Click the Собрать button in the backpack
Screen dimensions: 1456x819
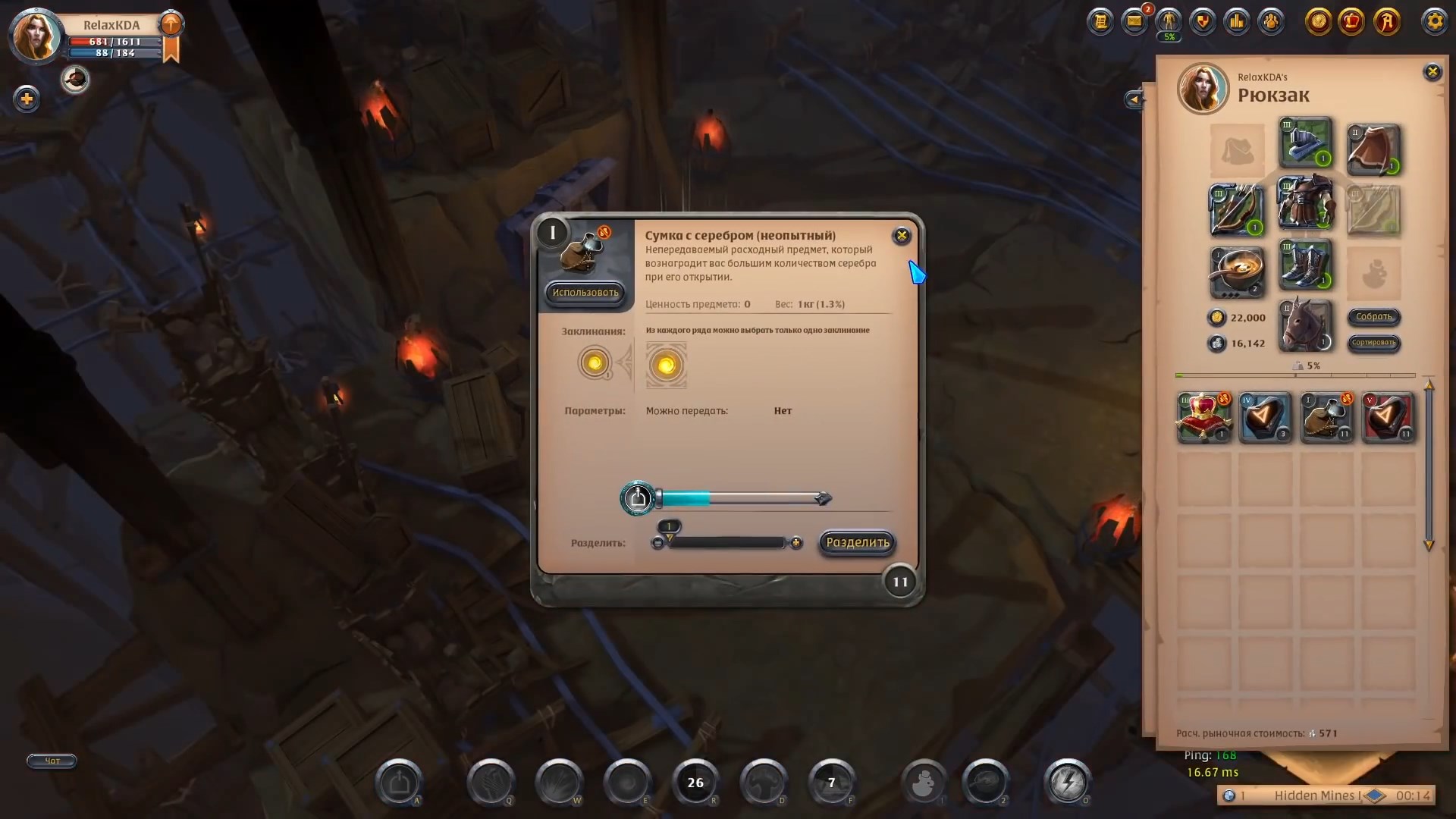point(1375,318)
